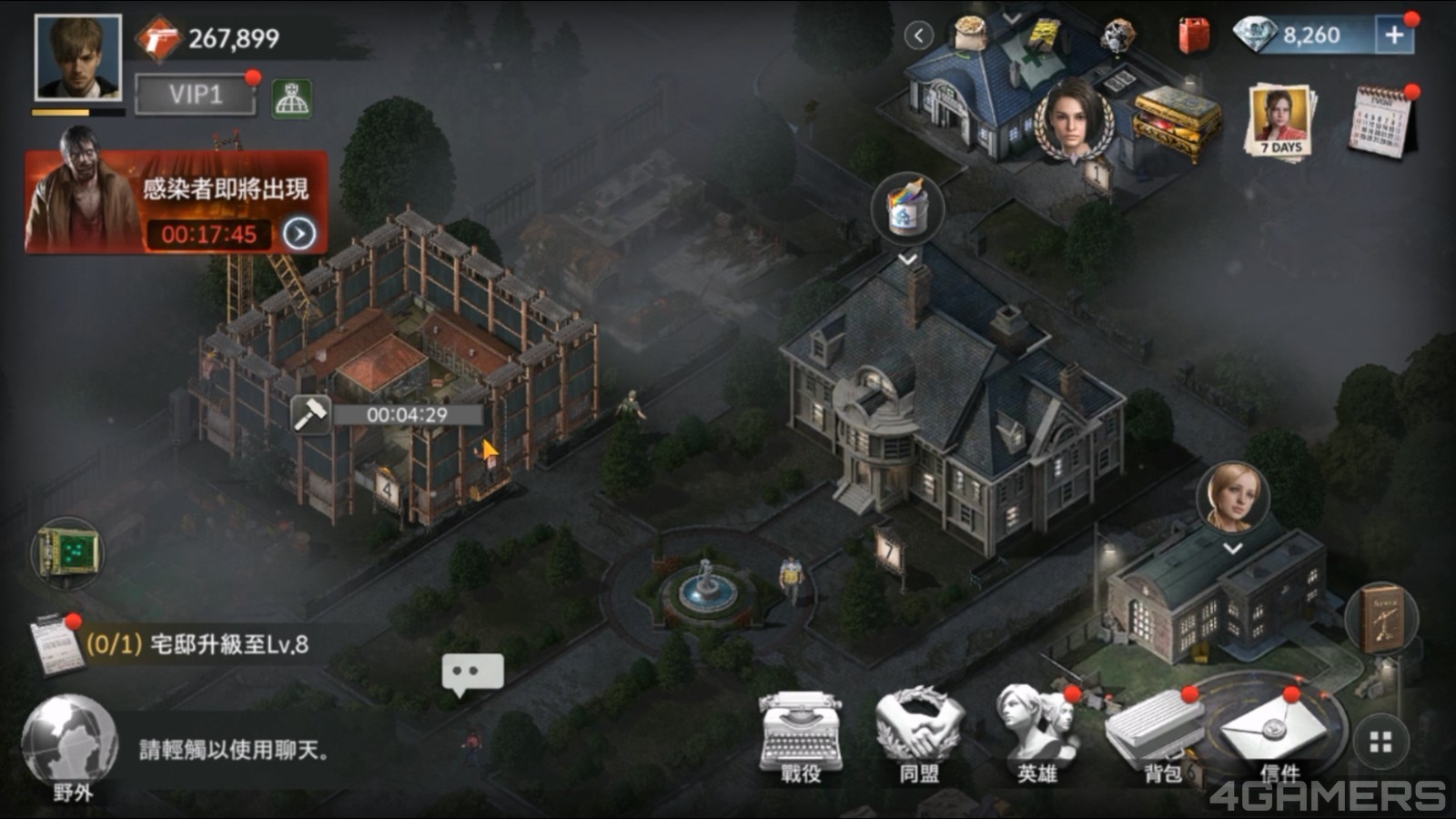Open the book with scales icon
1456x819 pixels.
pyautogui.click(x=1381, y=619)
